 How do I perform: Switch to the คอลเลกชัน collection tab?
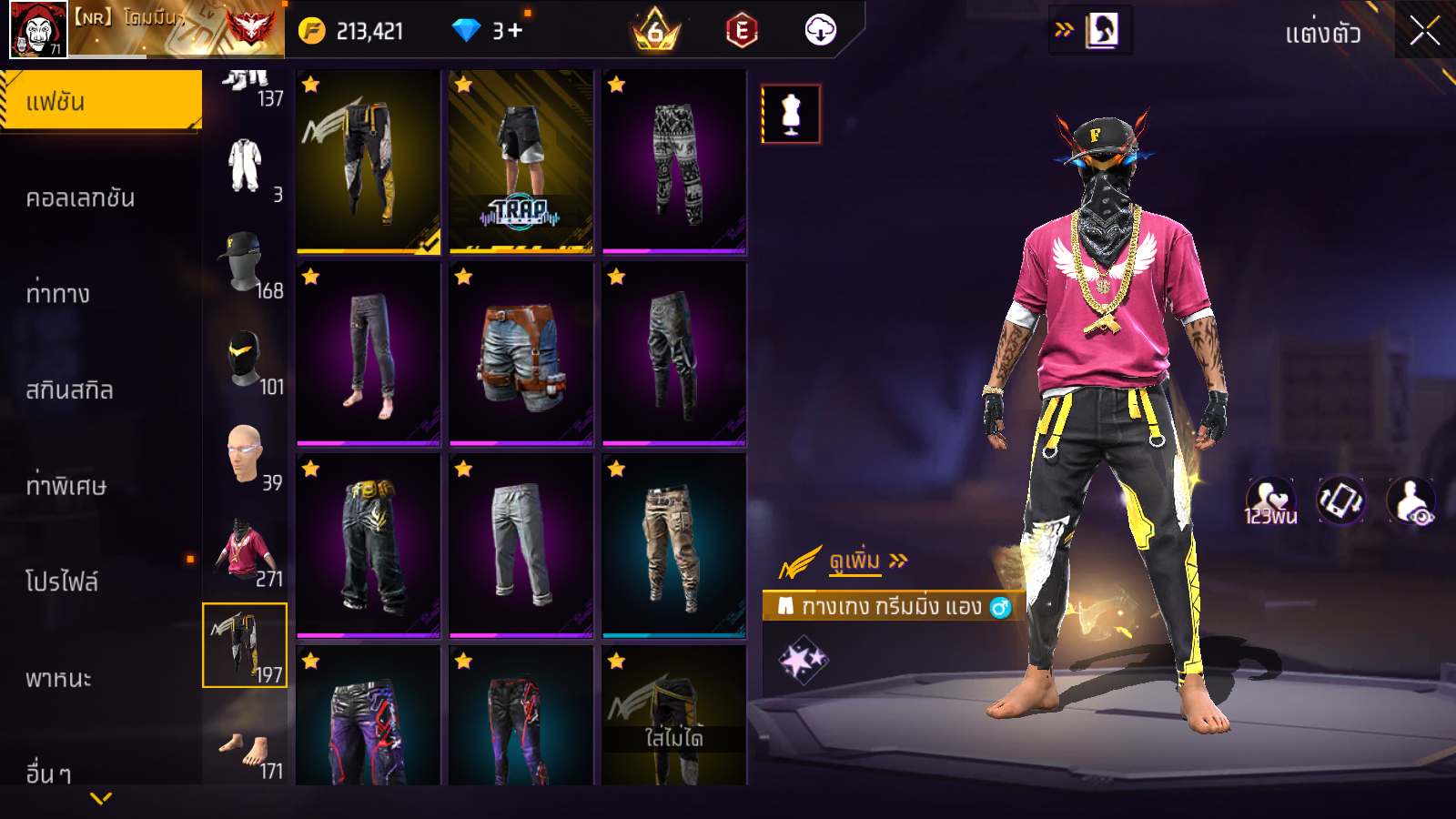tap(81, 198)
